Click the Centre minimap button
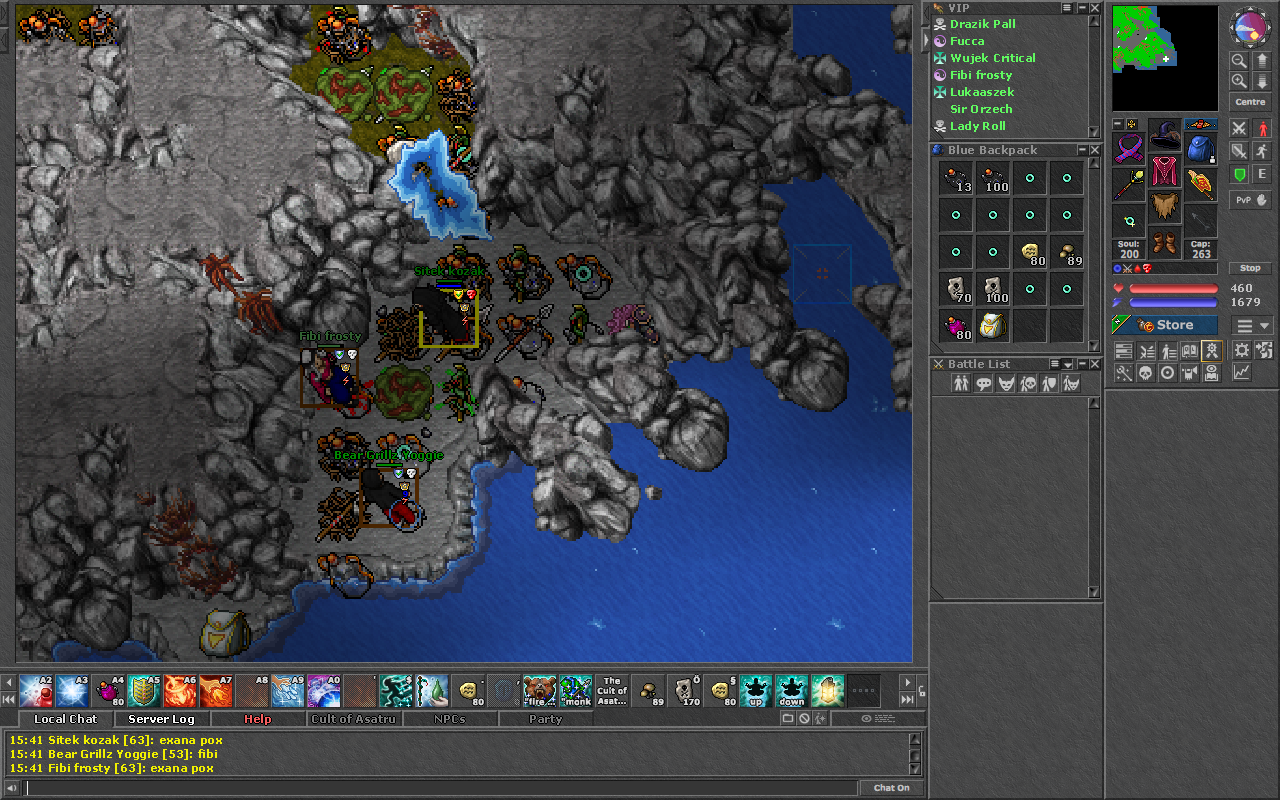Image resolution: width=1280 pixels, height=800 pixels. [1250, 102]
